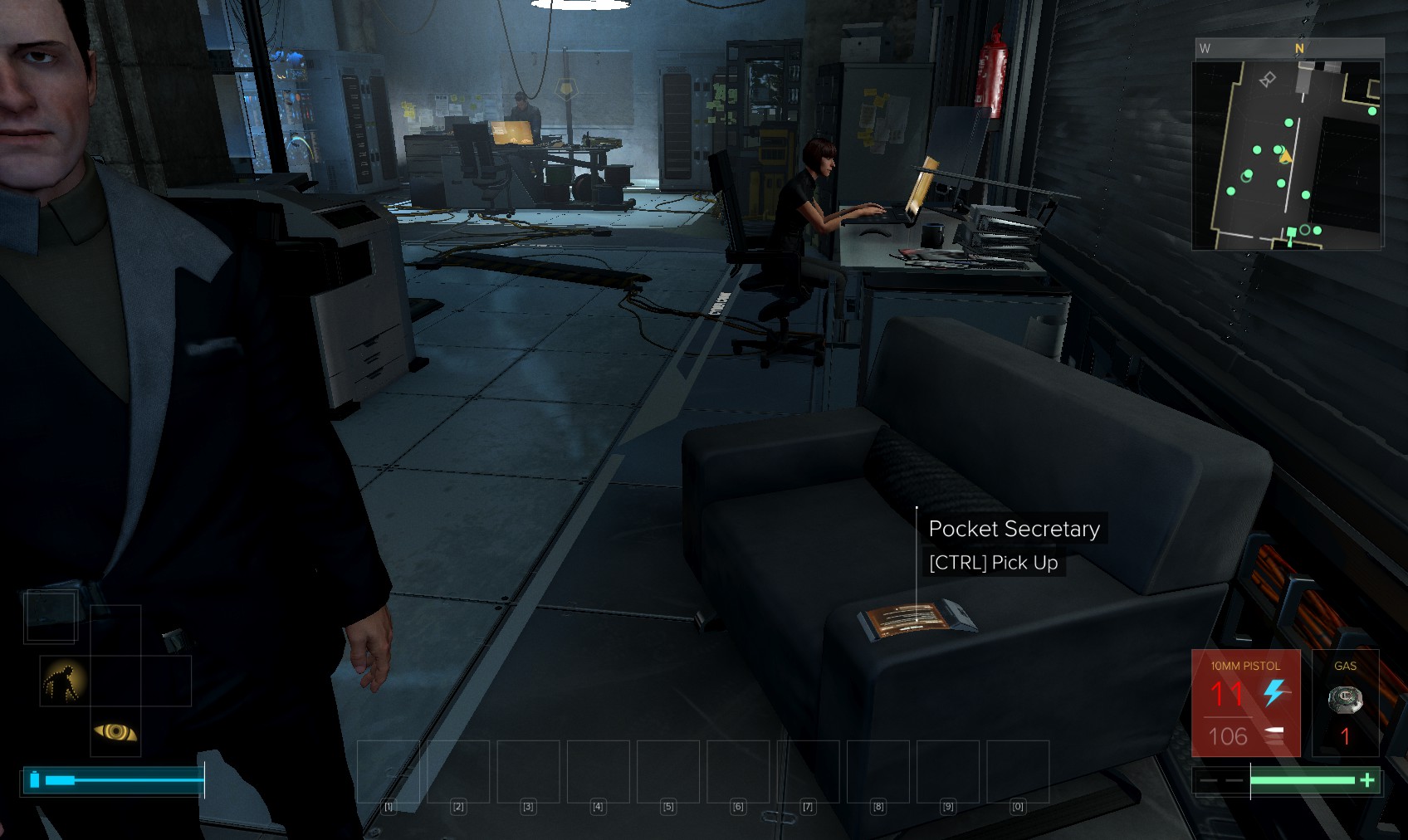The image size is (1408, 840).
Task: Select the 10MM Pistol weapon panel
Action: [x=1245, y=702]
